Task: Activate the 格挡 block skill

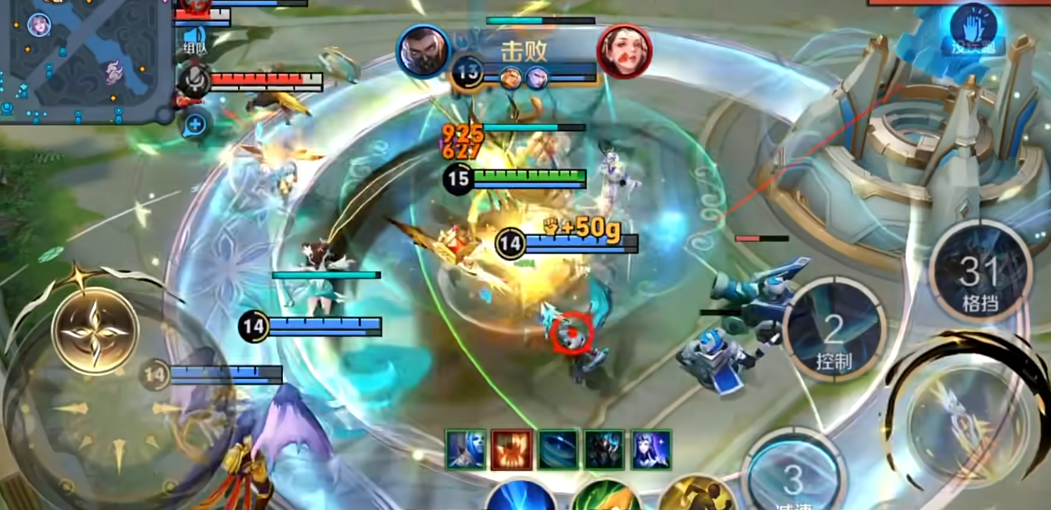Action: (x=979, y=272)
